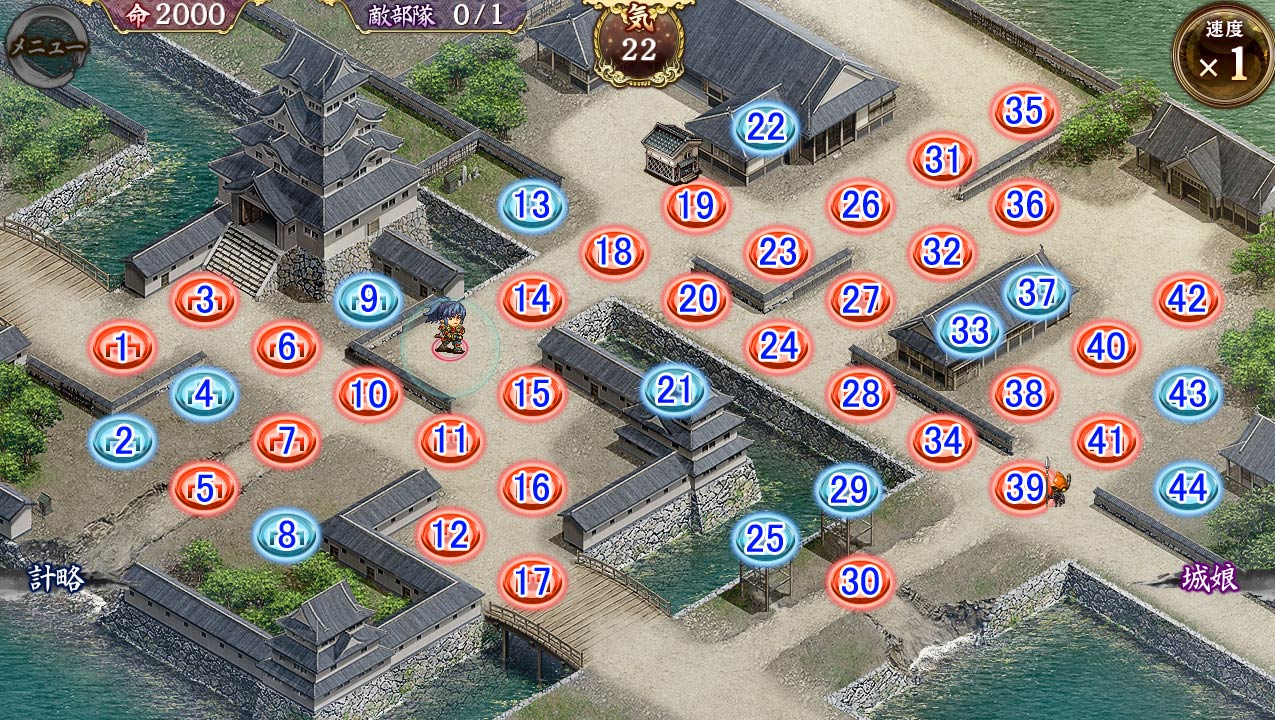Image resolution: width=1275 pixels, height=720 pixels.
Task: Choose red deployment tile 35
Action: 1024,111
